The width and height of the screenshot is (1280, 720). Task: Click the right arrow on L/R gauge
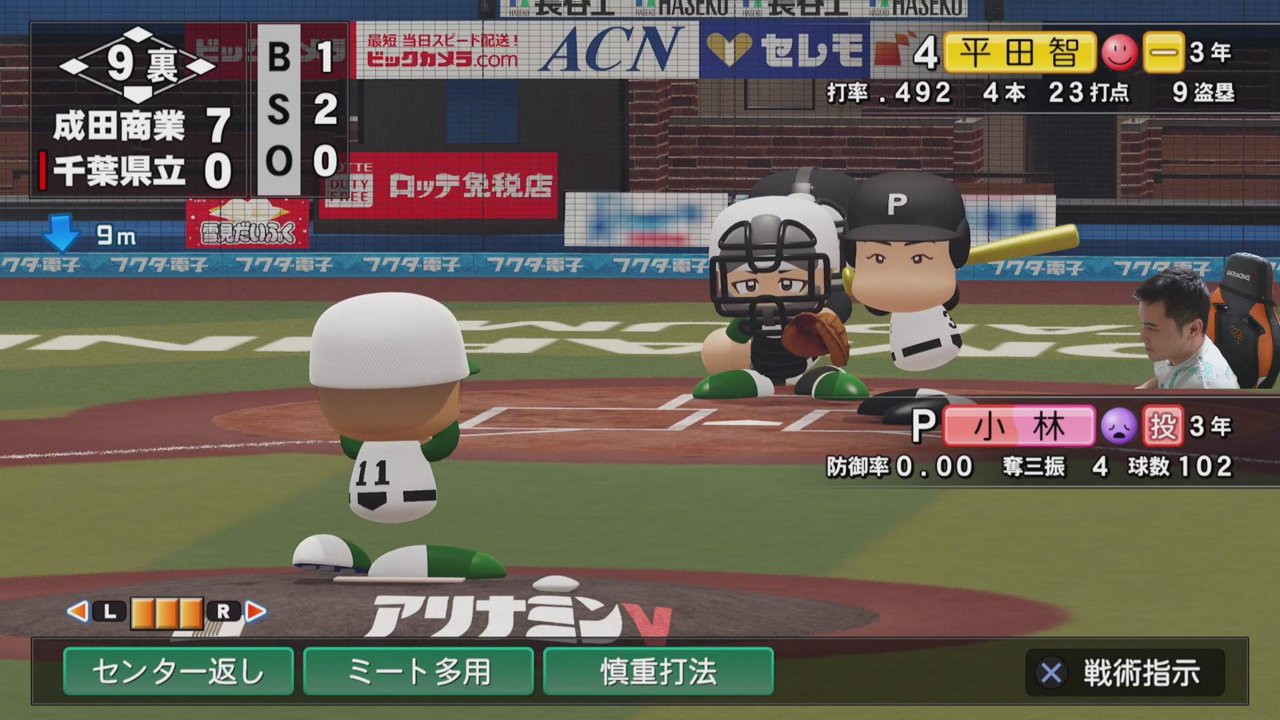(x=256, y=611)
